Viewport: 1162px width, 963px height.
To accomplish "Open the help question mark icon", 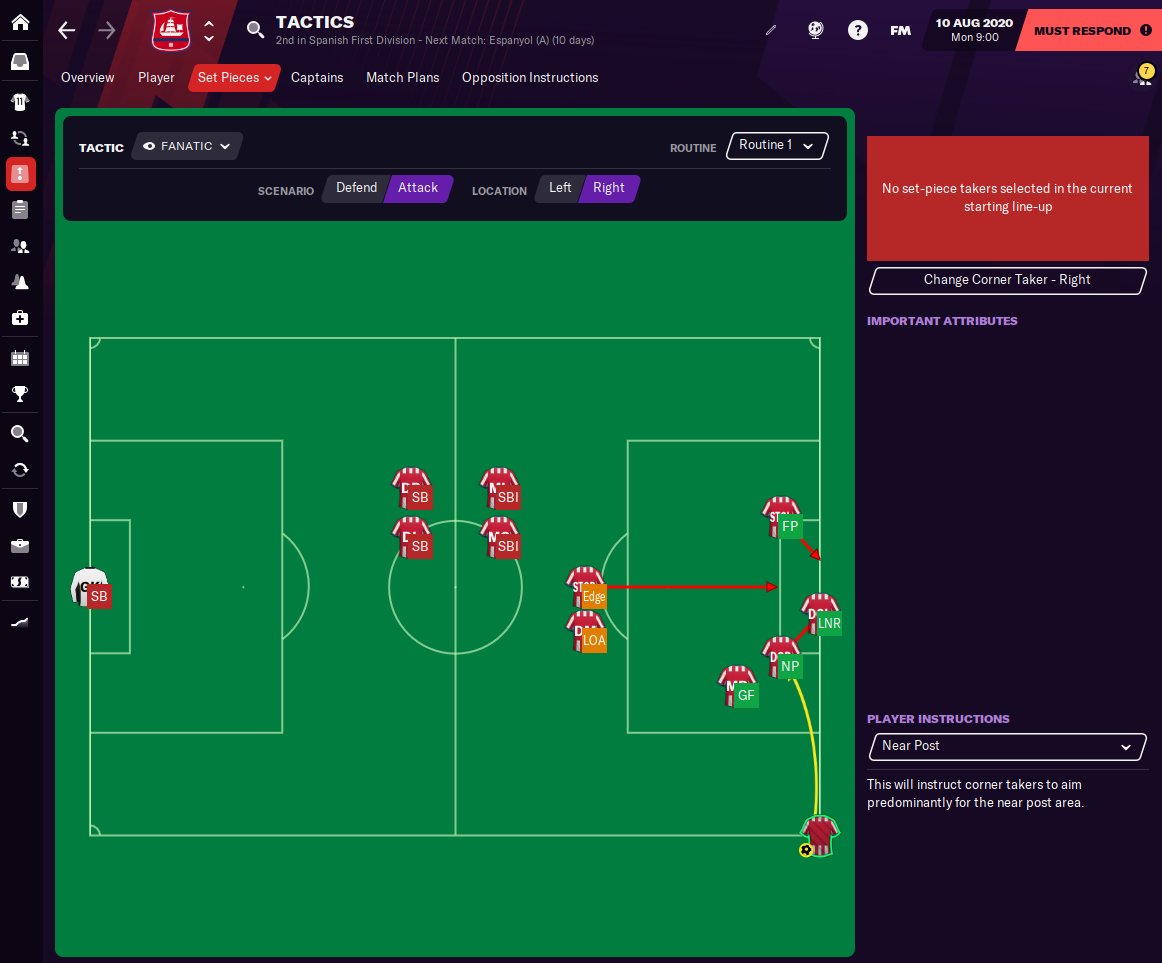I will [x=857, y=30].
